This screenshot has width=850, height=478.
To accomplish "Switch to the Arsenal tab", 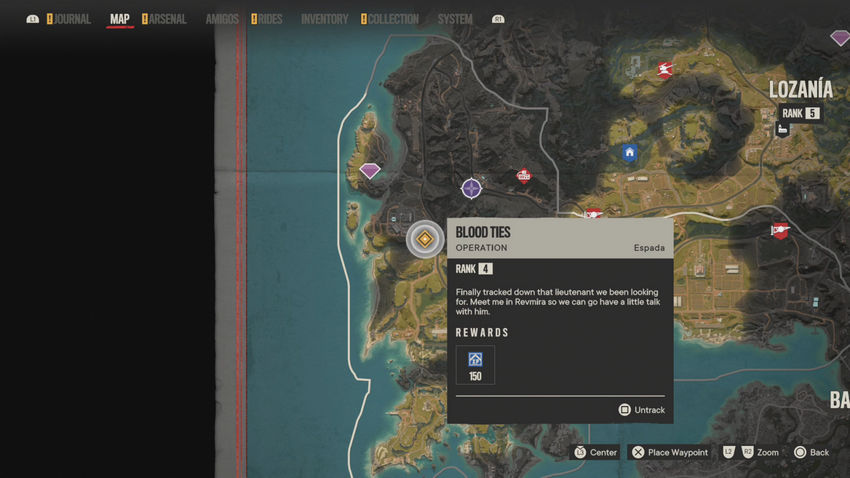I will point(168,19).
